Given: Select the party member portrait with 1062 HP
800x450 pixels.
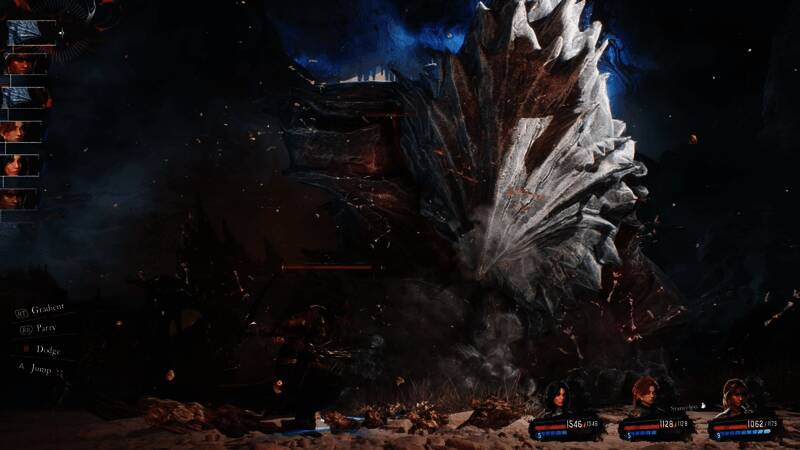Looking at the screenshot, I should click(x=734, y=397).
